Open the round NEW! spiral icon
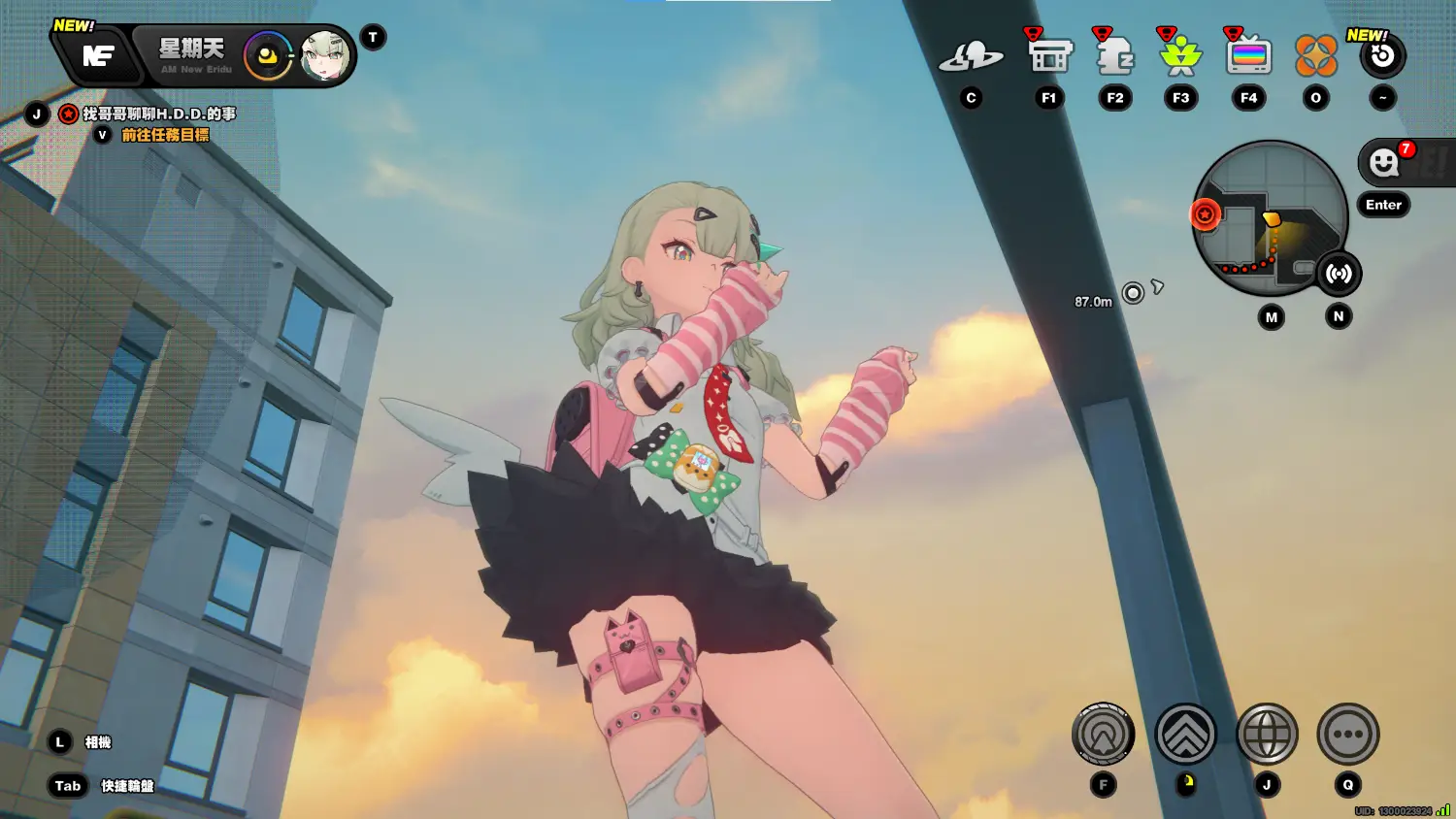 1382,57
